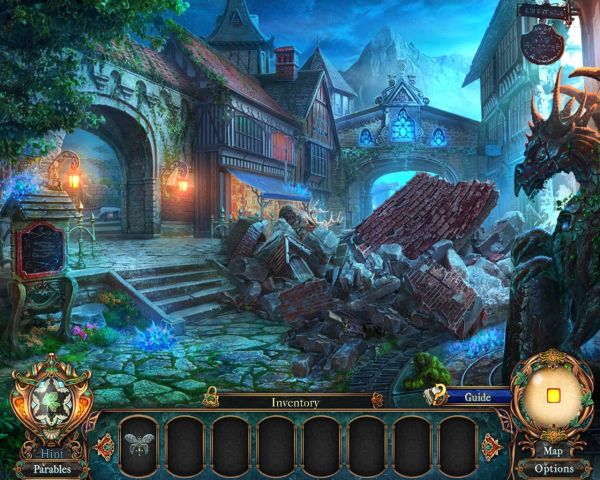Open the Options menu

coord(553,468)
